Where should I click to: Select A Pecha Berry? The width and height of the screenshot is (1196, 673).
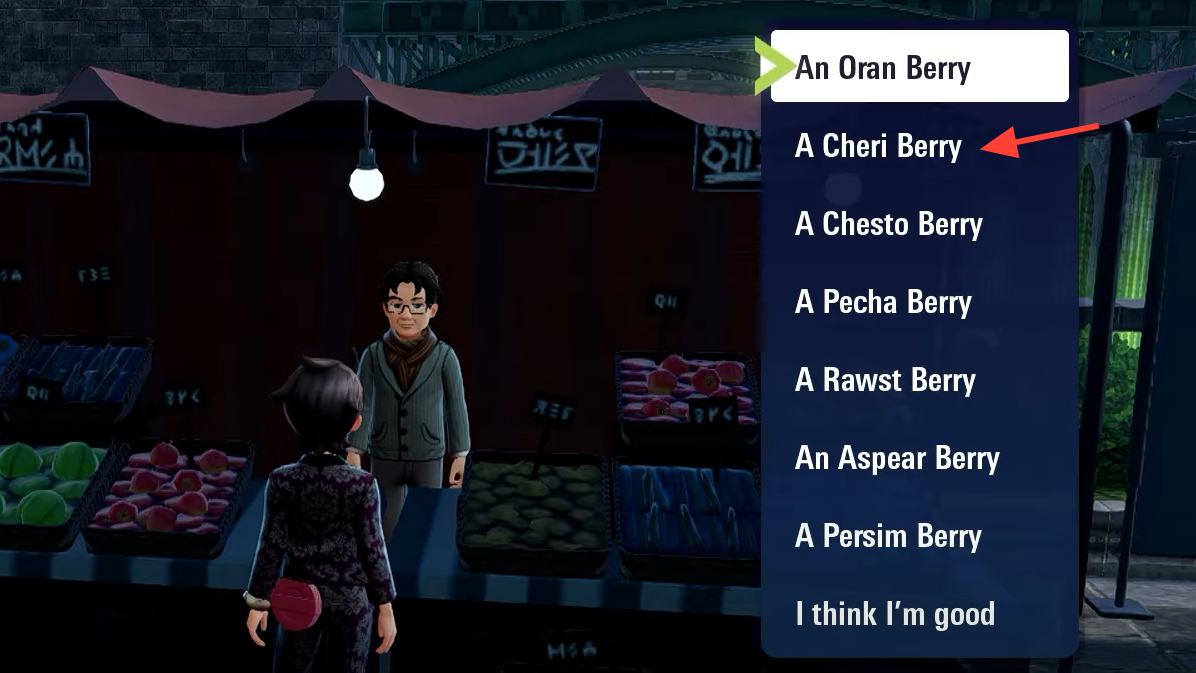click(x=883, y=302)
